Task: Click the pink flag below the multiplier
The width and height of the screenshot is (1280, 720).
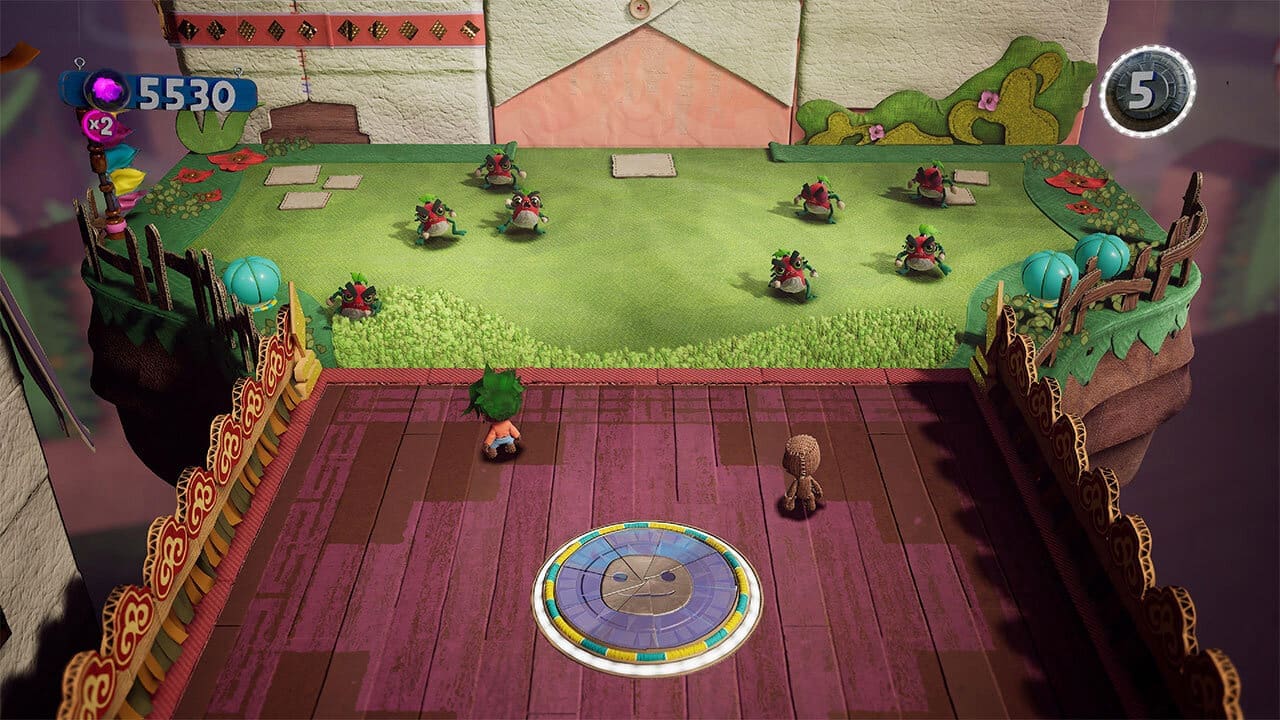Action: [x=130, y=201]
